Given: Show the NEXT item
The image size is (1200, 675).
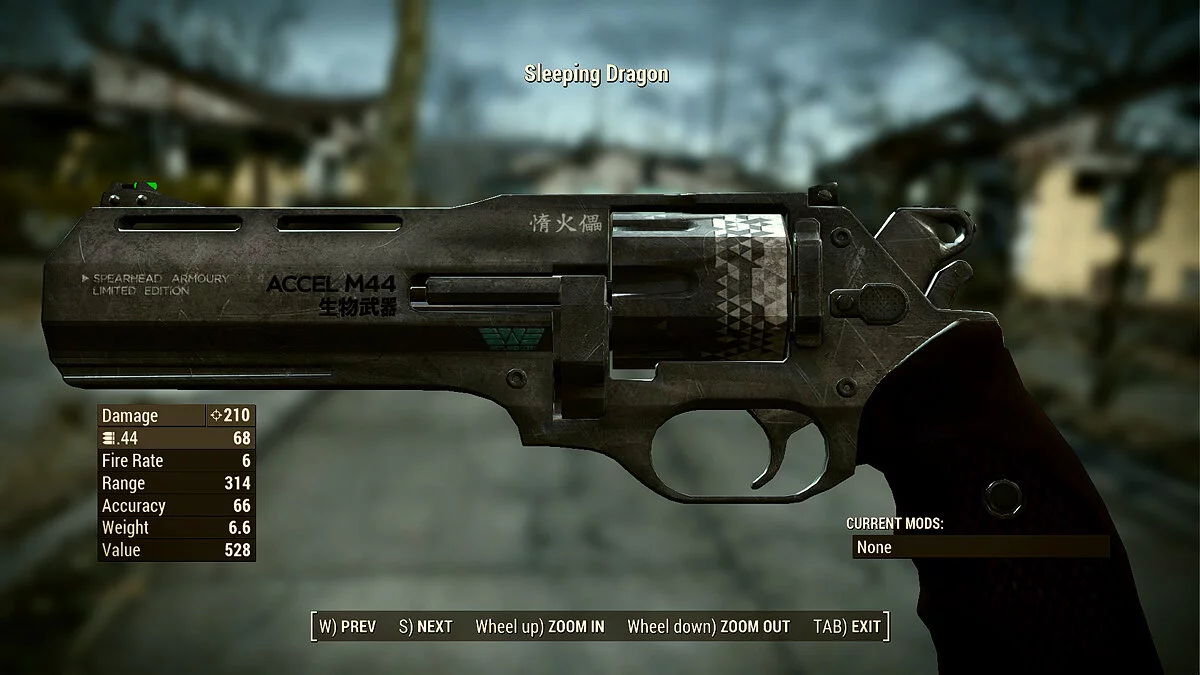Looking at the screenshot, I should click(425, 627).
